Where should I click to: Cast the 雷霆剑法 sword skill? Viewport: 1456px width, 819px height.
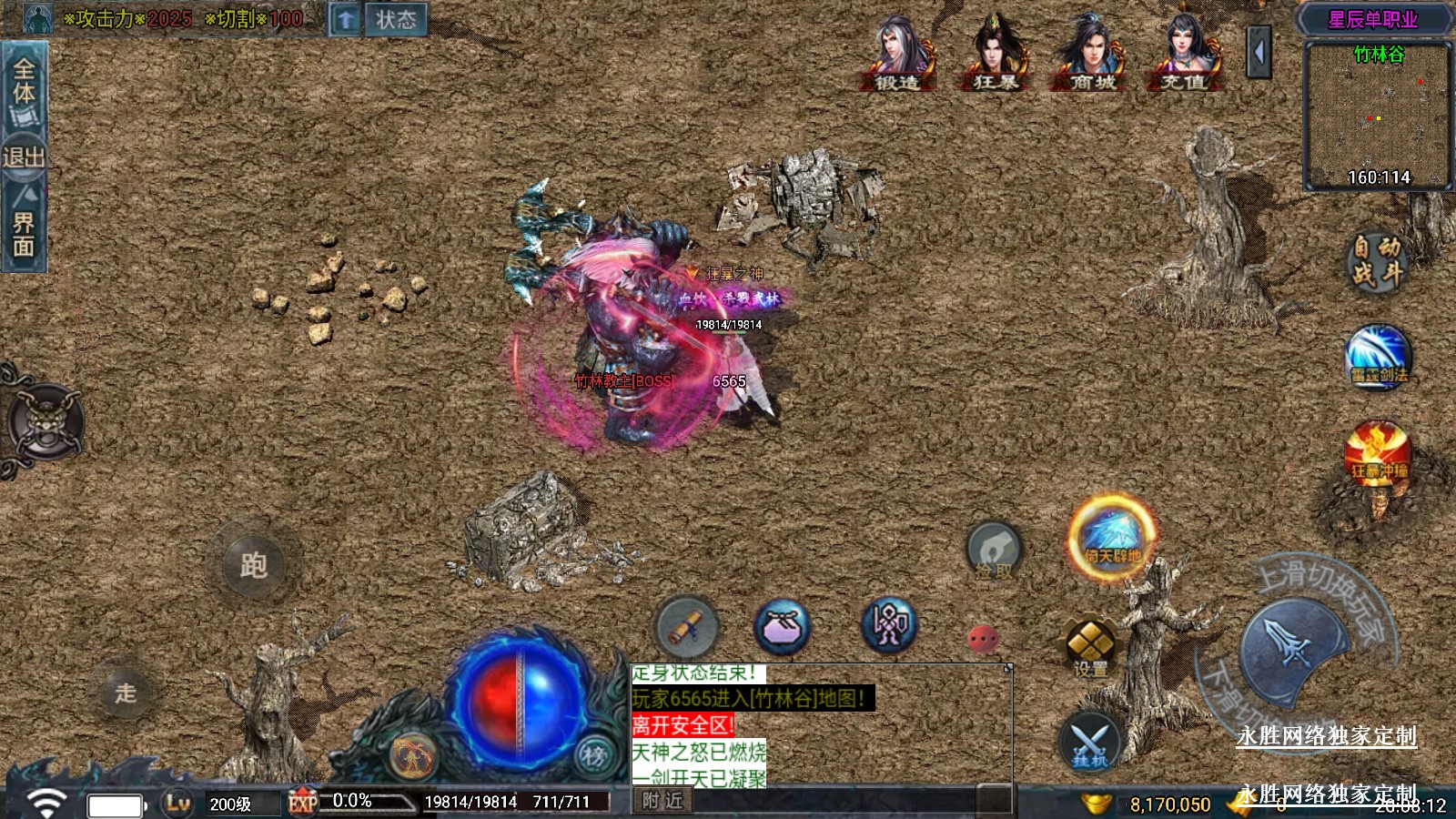[x=1378, y=358]
